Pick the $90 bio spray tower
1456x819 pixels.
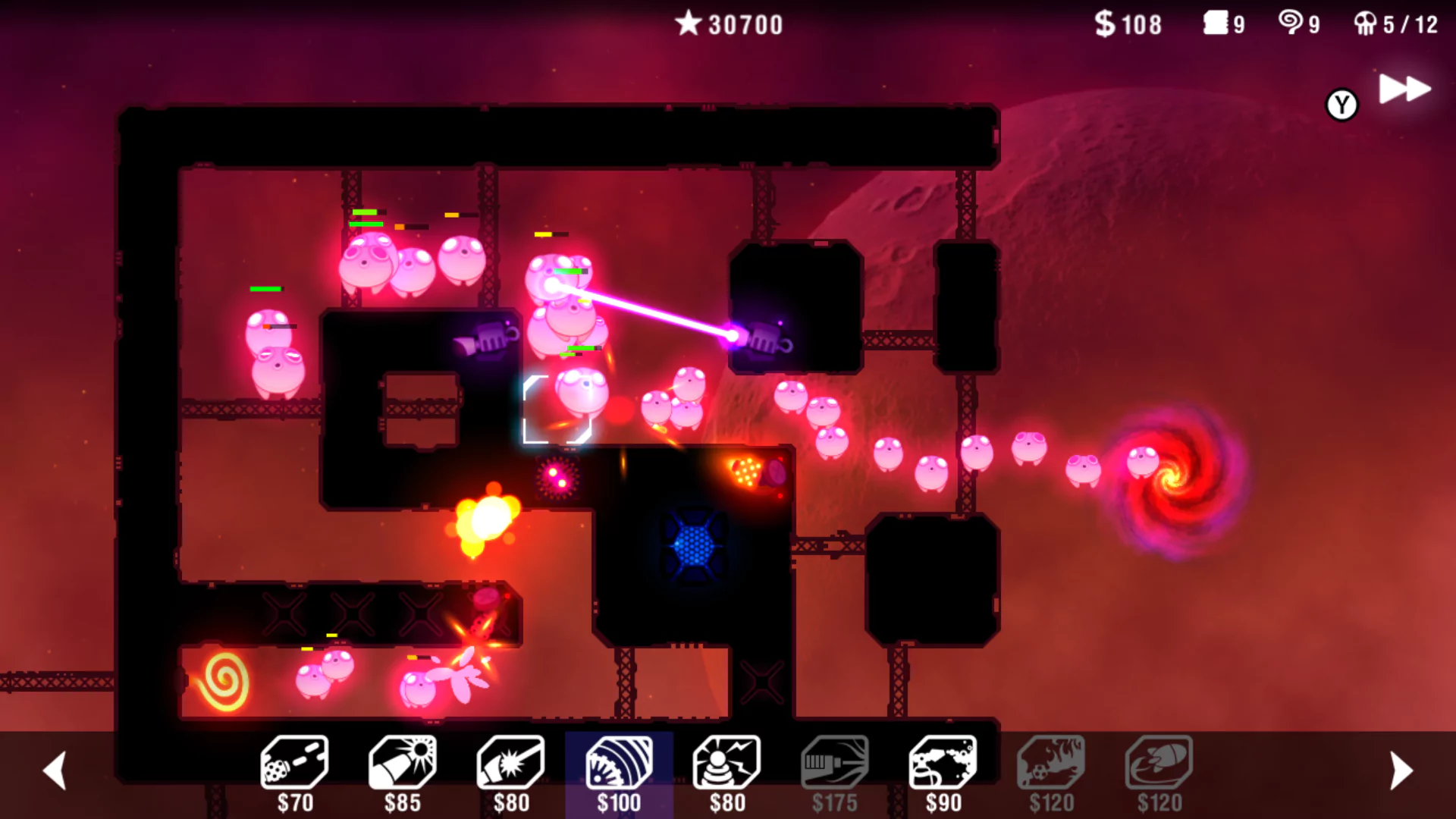(943, 764)
